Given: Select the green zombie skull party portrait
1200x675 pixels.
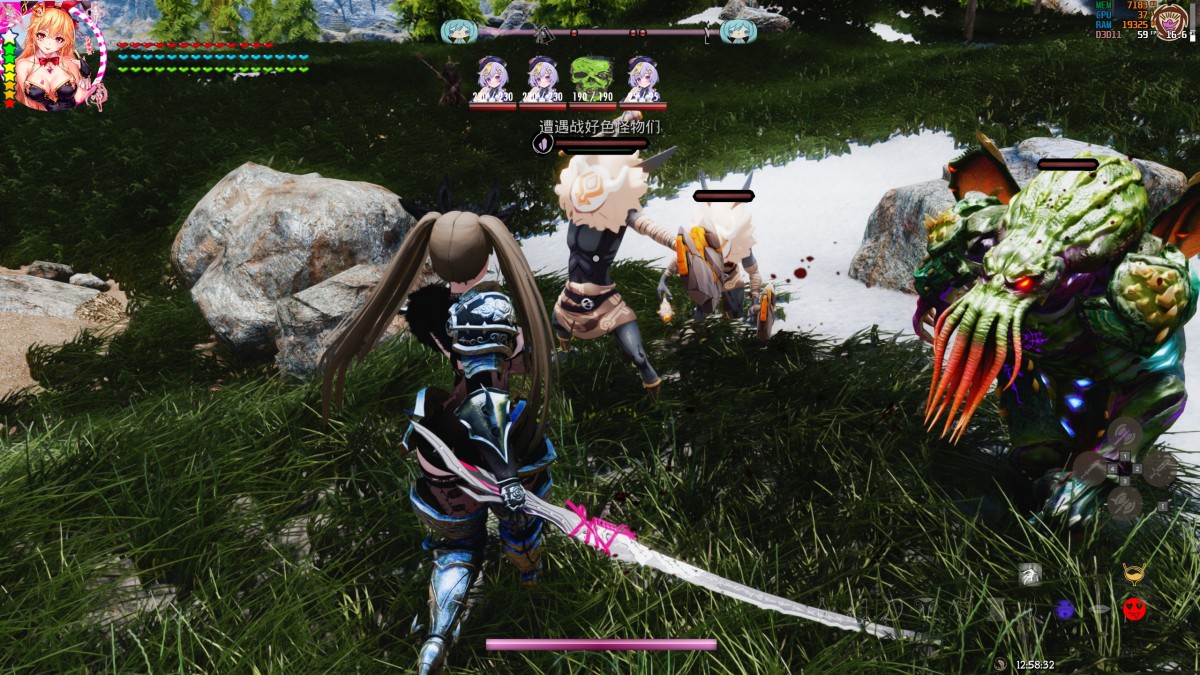Looking at the screenshot, I should (591, 76).
